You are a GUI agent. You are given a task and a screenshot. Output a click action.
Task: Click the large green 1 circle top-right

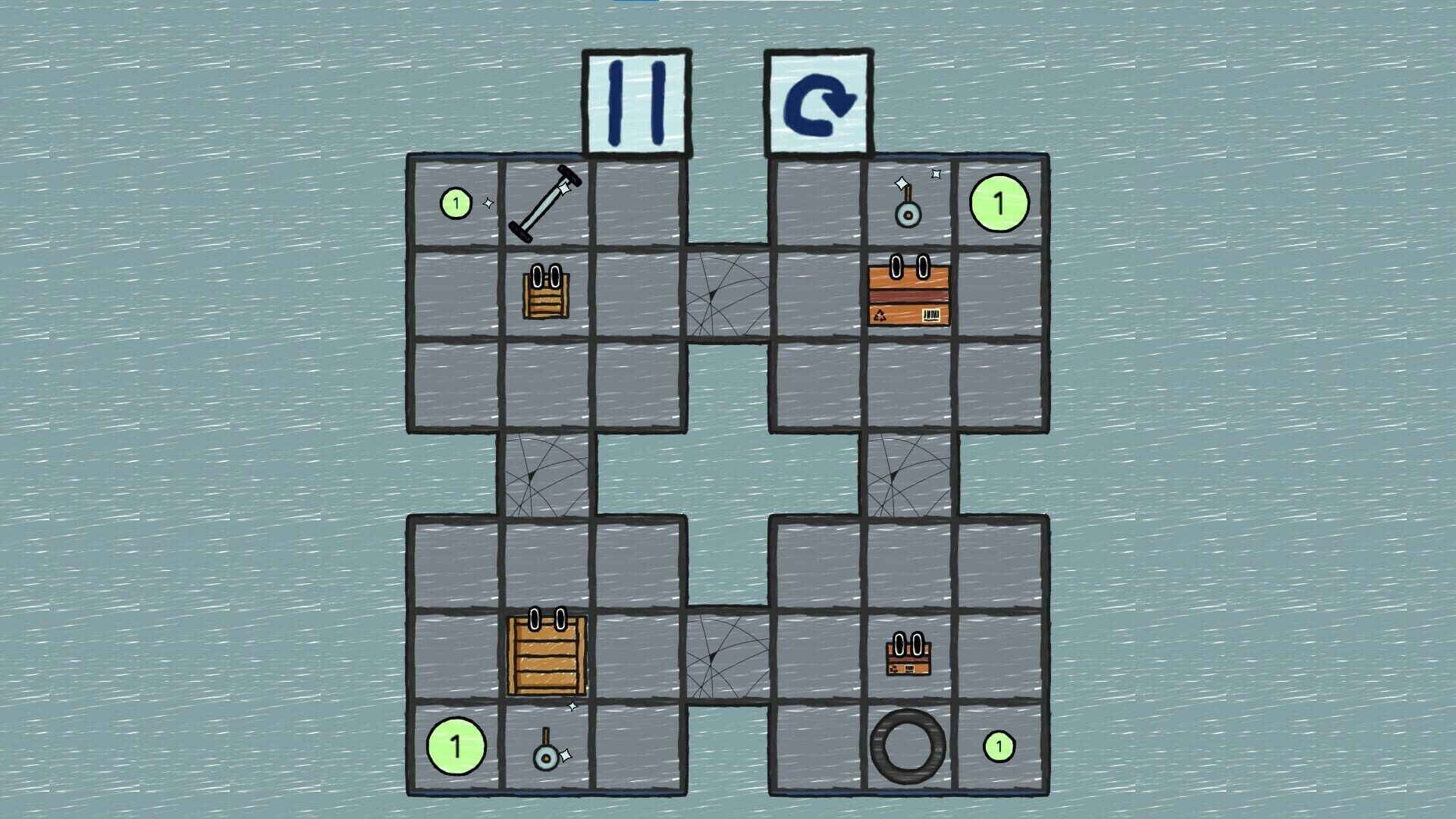pyautogui.click(x=998, y=202)
